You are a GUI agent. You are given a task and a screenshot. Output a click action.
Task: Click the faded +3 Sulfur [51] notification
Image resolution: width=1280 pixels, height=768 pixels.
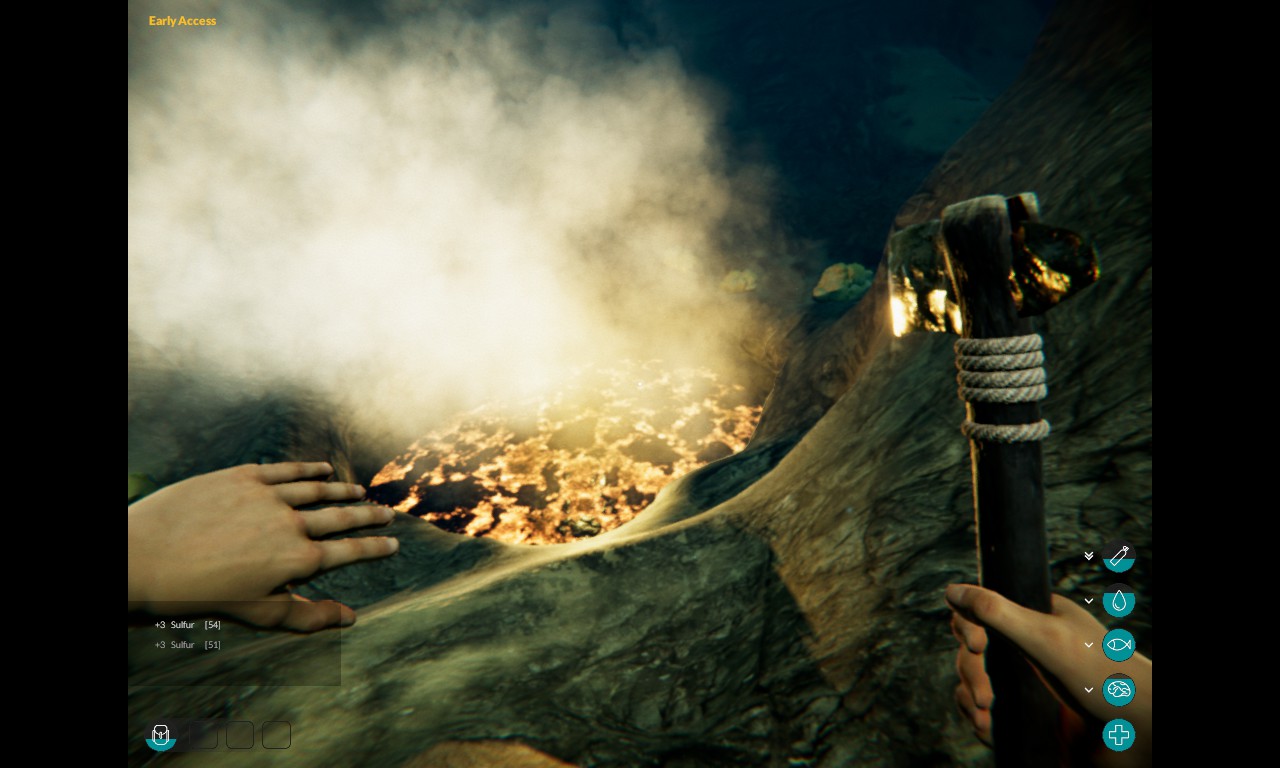186,645
